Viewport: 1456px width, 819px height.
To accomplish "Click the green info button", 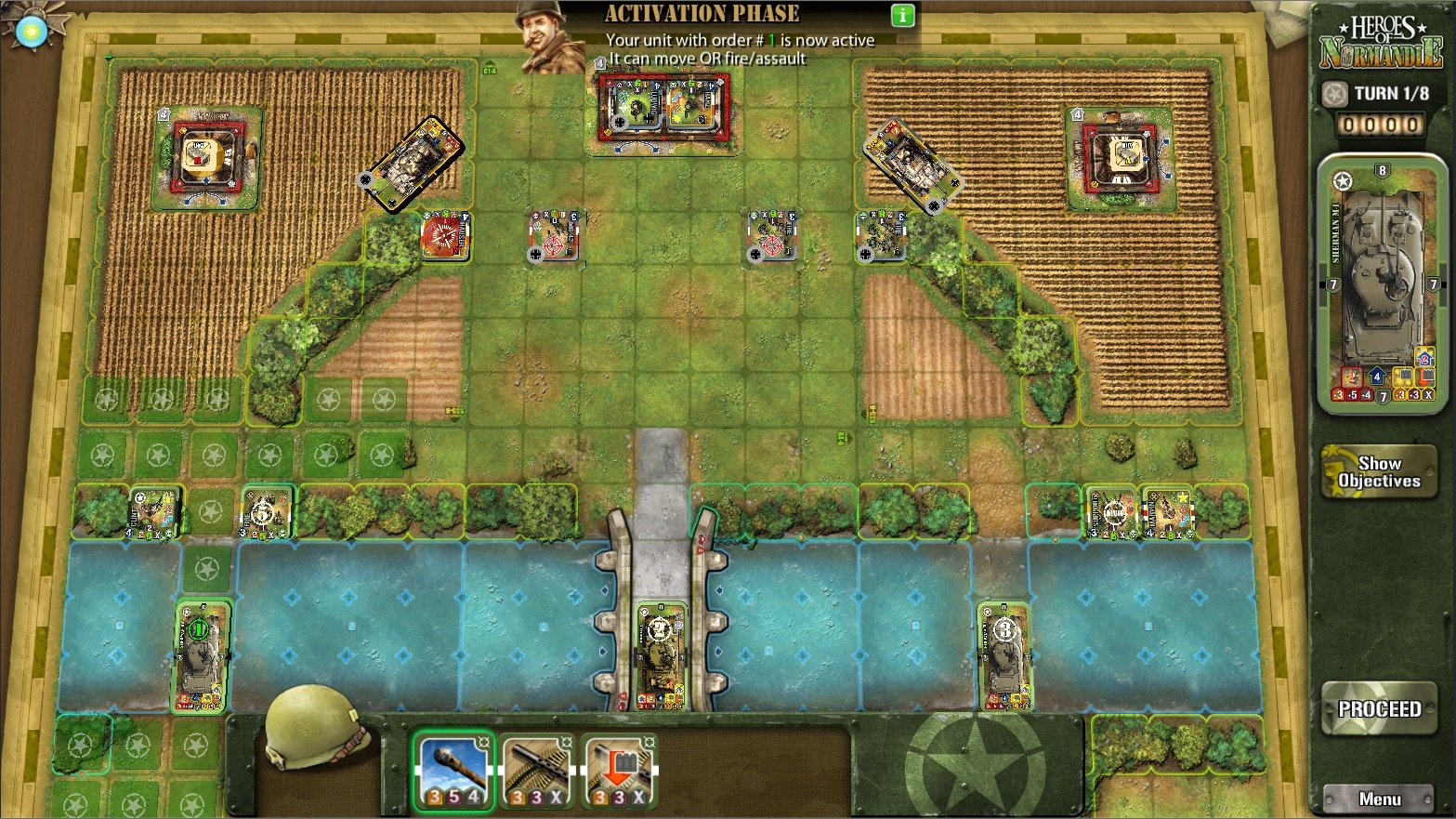I will [x=902, y=15].
